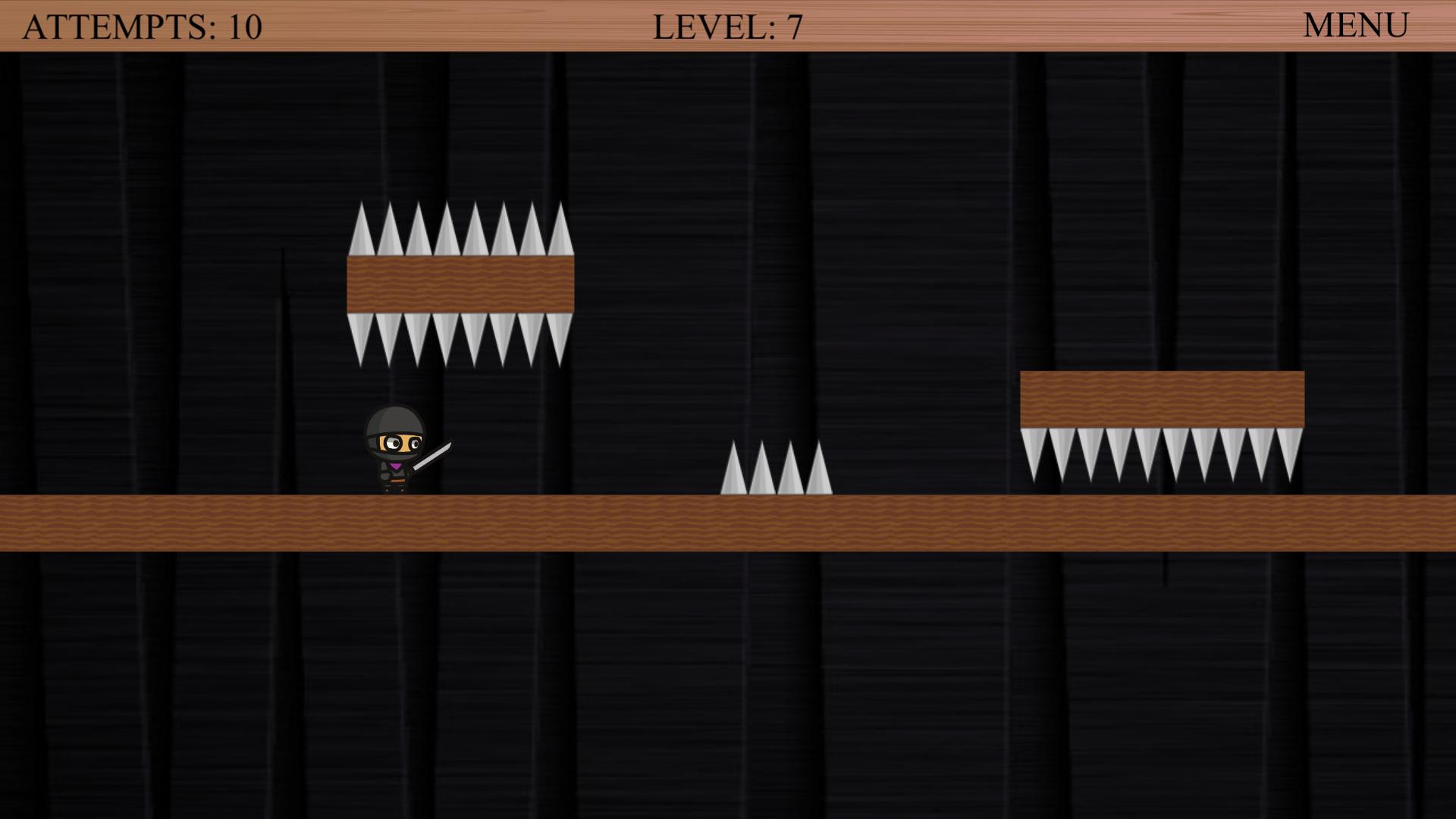
Task: Open the MENU option
Action: (x=1354, y=25)
